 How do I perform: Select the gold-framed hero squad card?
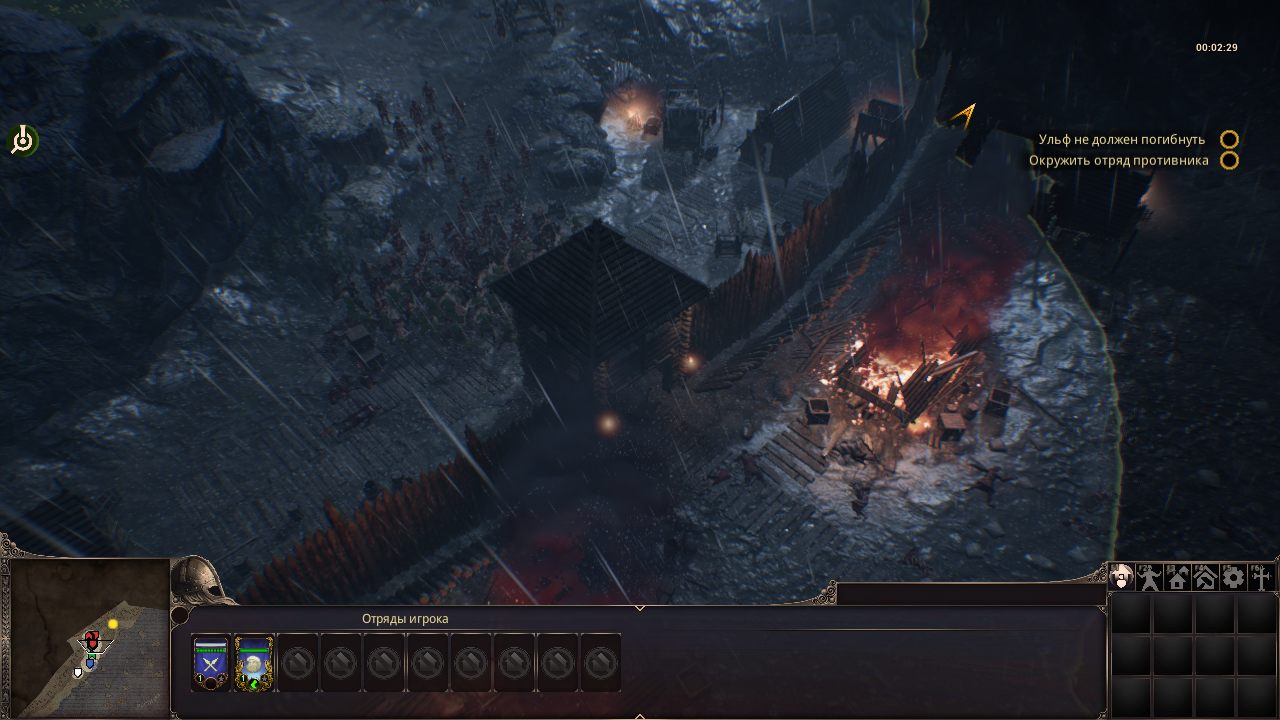pos(255,662)
